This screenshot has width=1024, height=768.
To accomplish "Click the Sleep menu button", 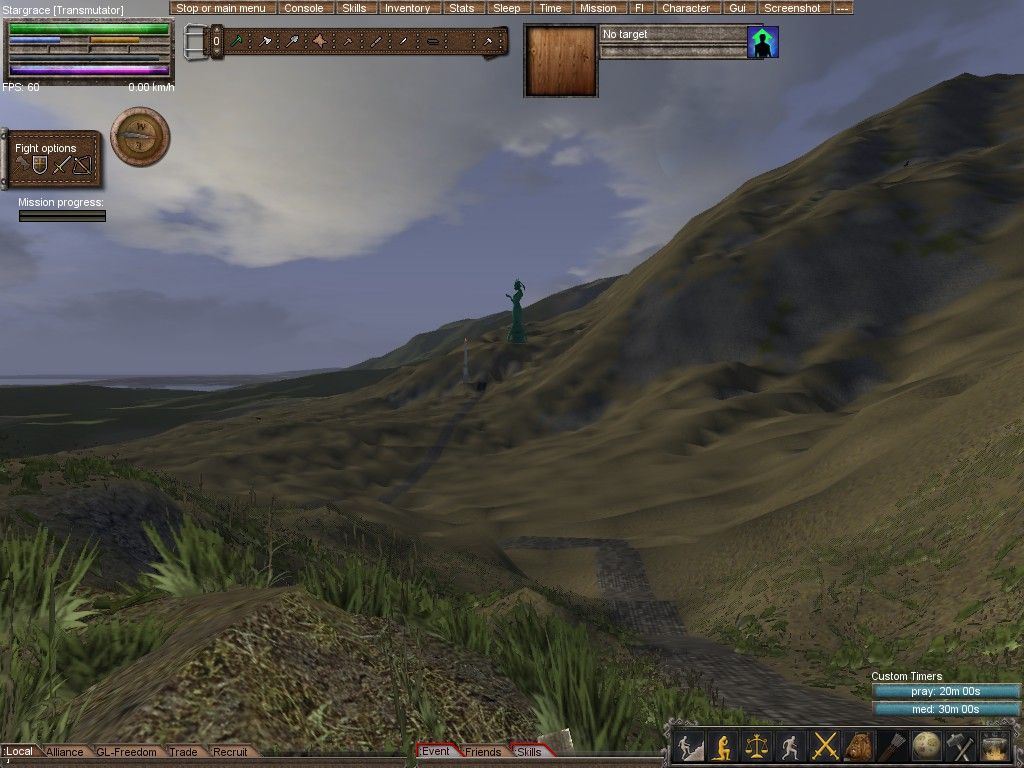I will tap(506, 8).
